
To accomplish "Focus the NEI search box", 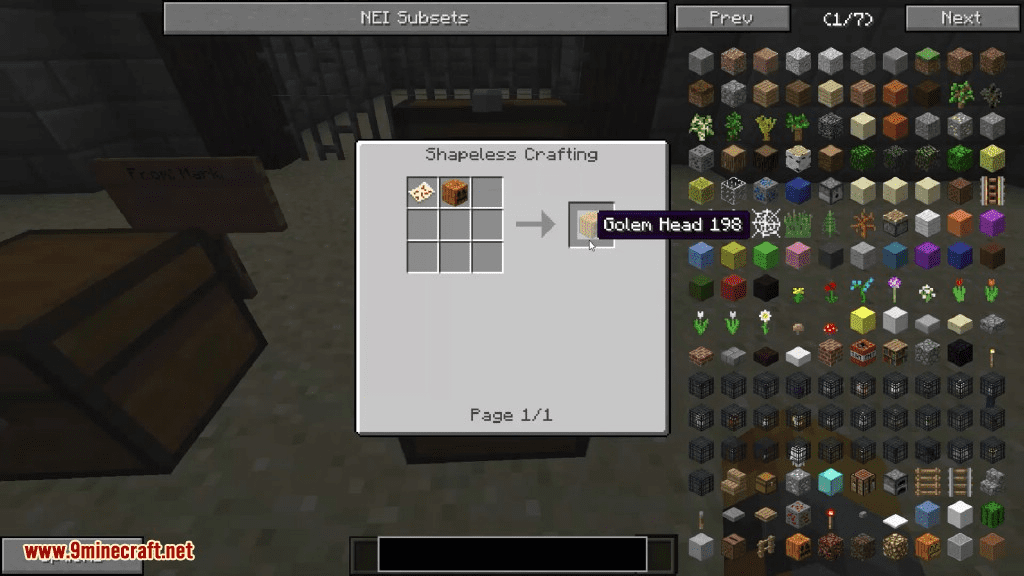I will [x=512, y=553].
